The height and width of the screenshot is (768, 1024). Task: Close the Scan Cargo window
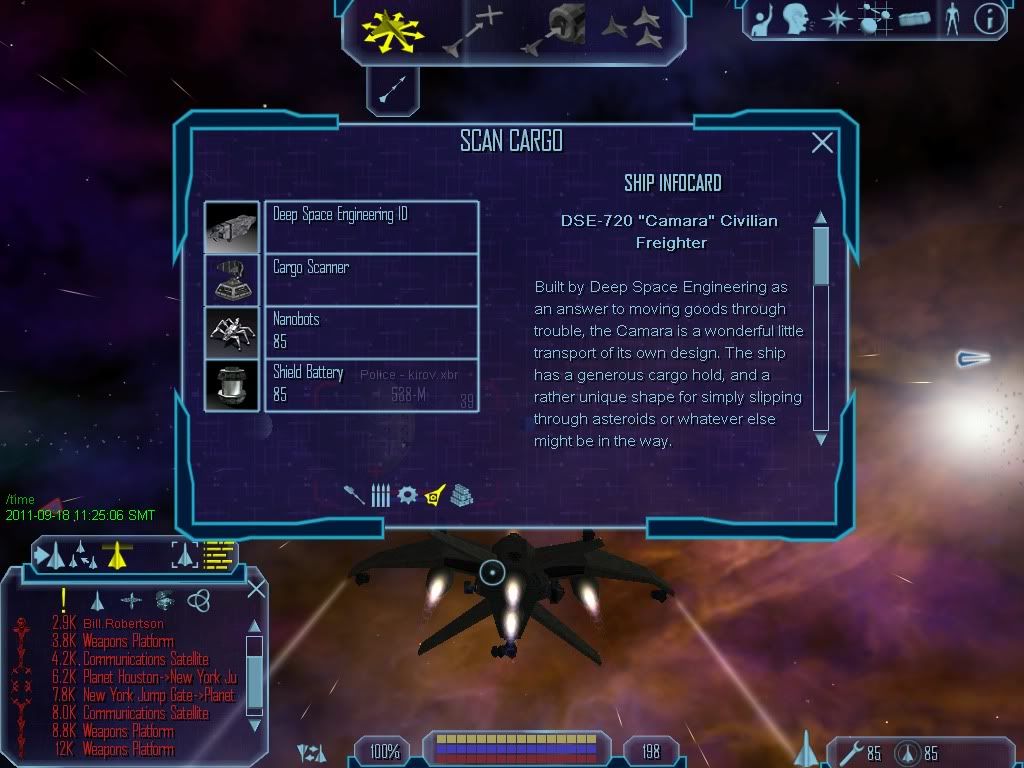[822, 143]
